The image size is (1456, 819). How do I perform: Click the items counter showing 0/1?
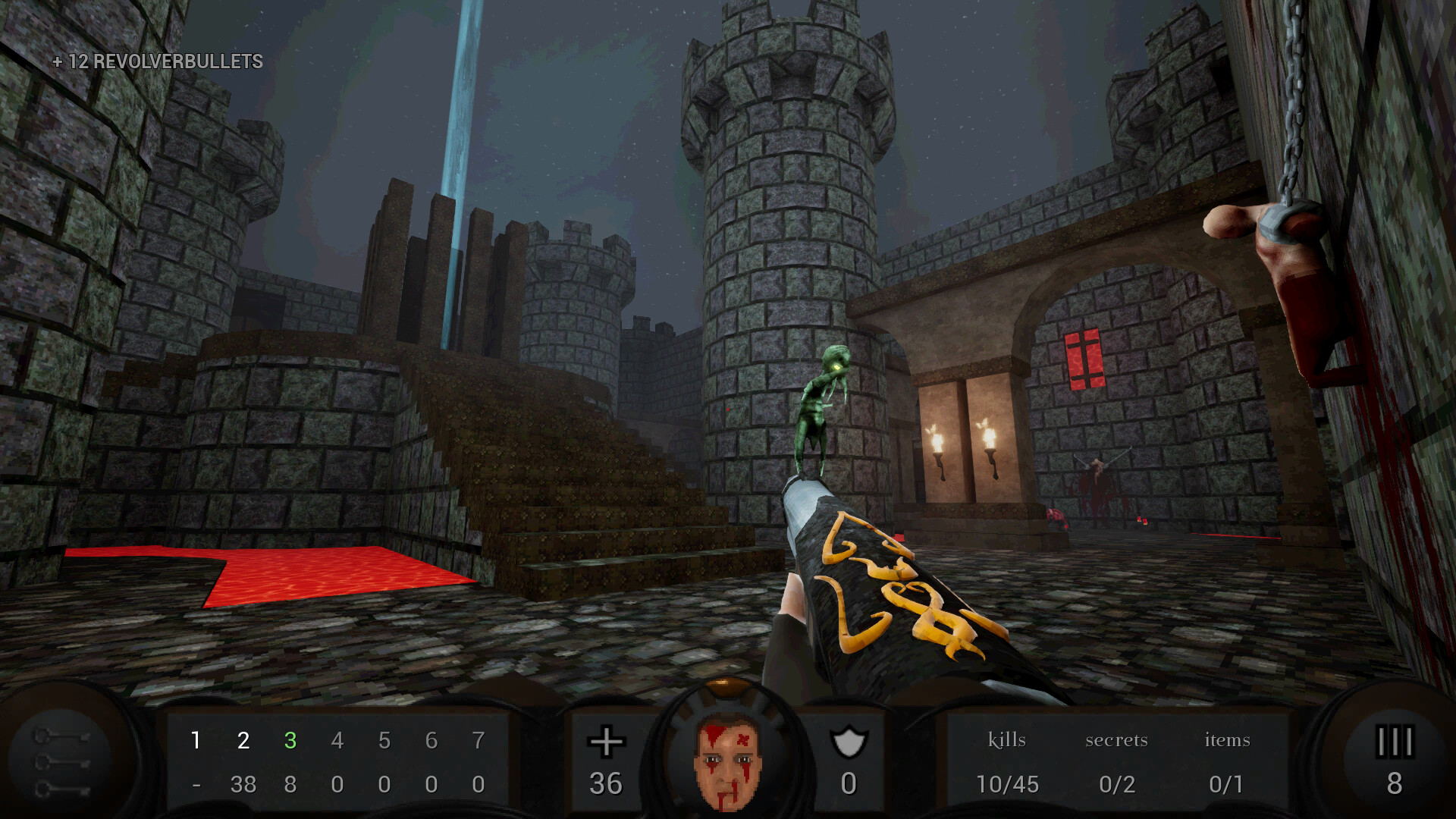click(x=1225, y=785)
